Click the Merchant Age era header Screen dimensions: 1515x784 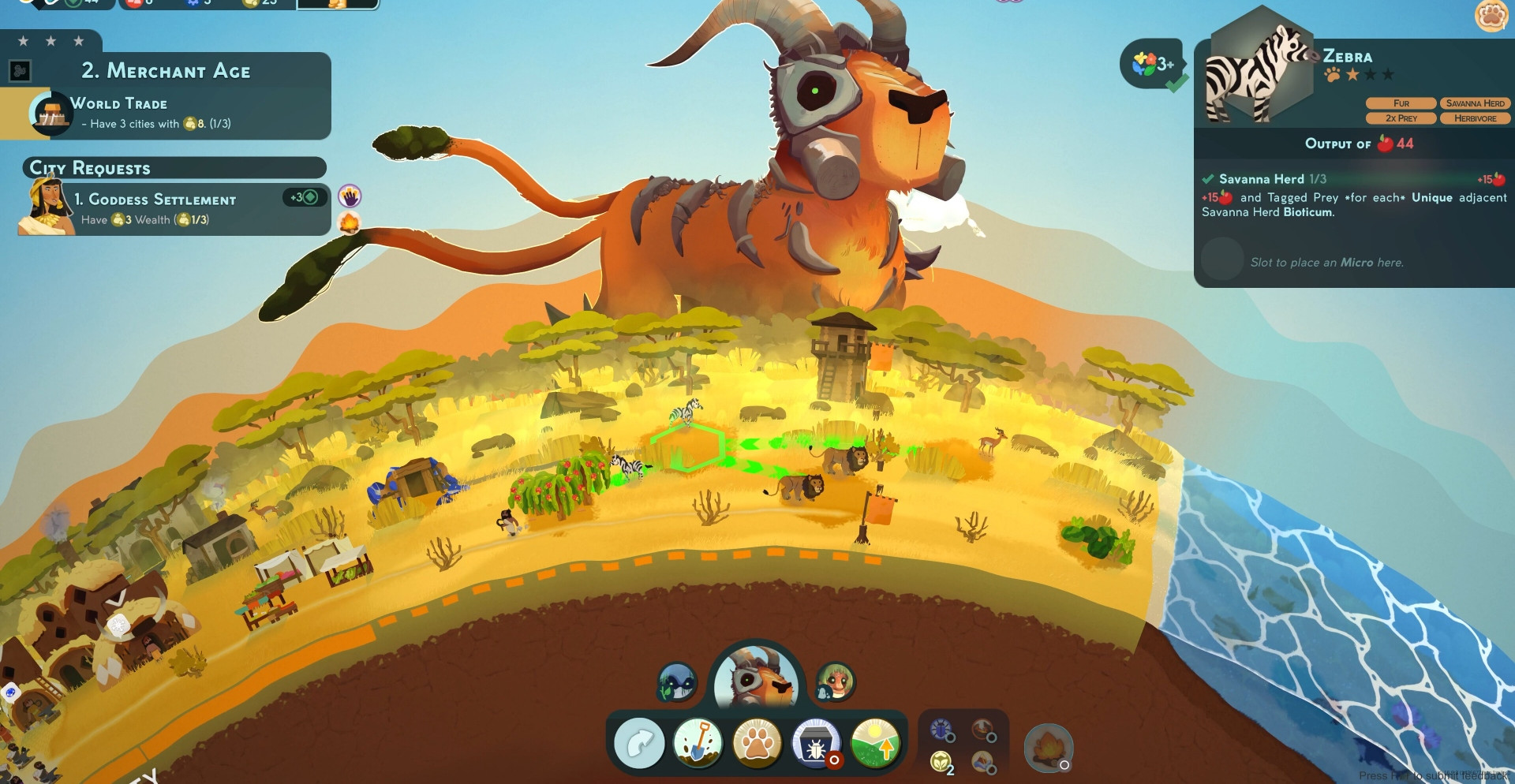click(x=166, y=71)
